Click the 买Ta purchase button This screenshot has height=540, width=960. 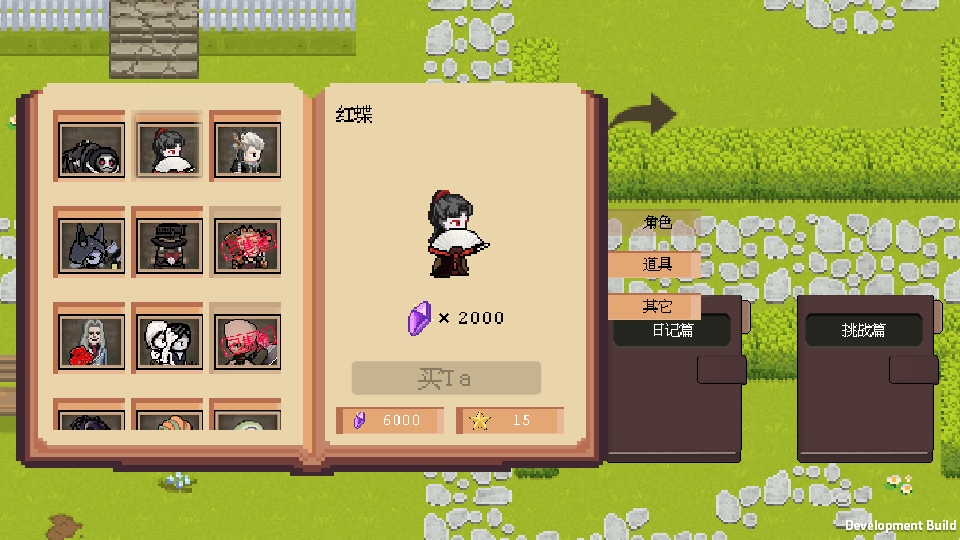(x=445, y=378)
